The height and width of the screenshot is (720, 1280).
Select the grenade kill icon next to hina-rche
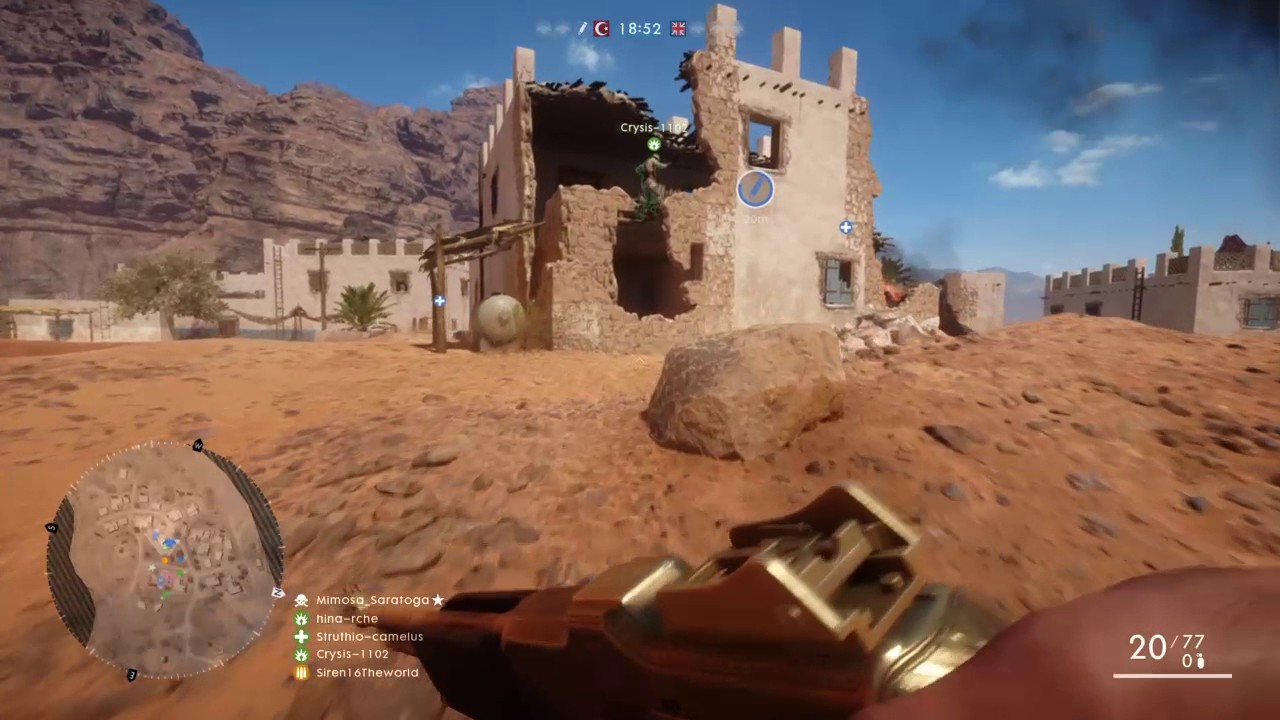[x=301, y=618]
